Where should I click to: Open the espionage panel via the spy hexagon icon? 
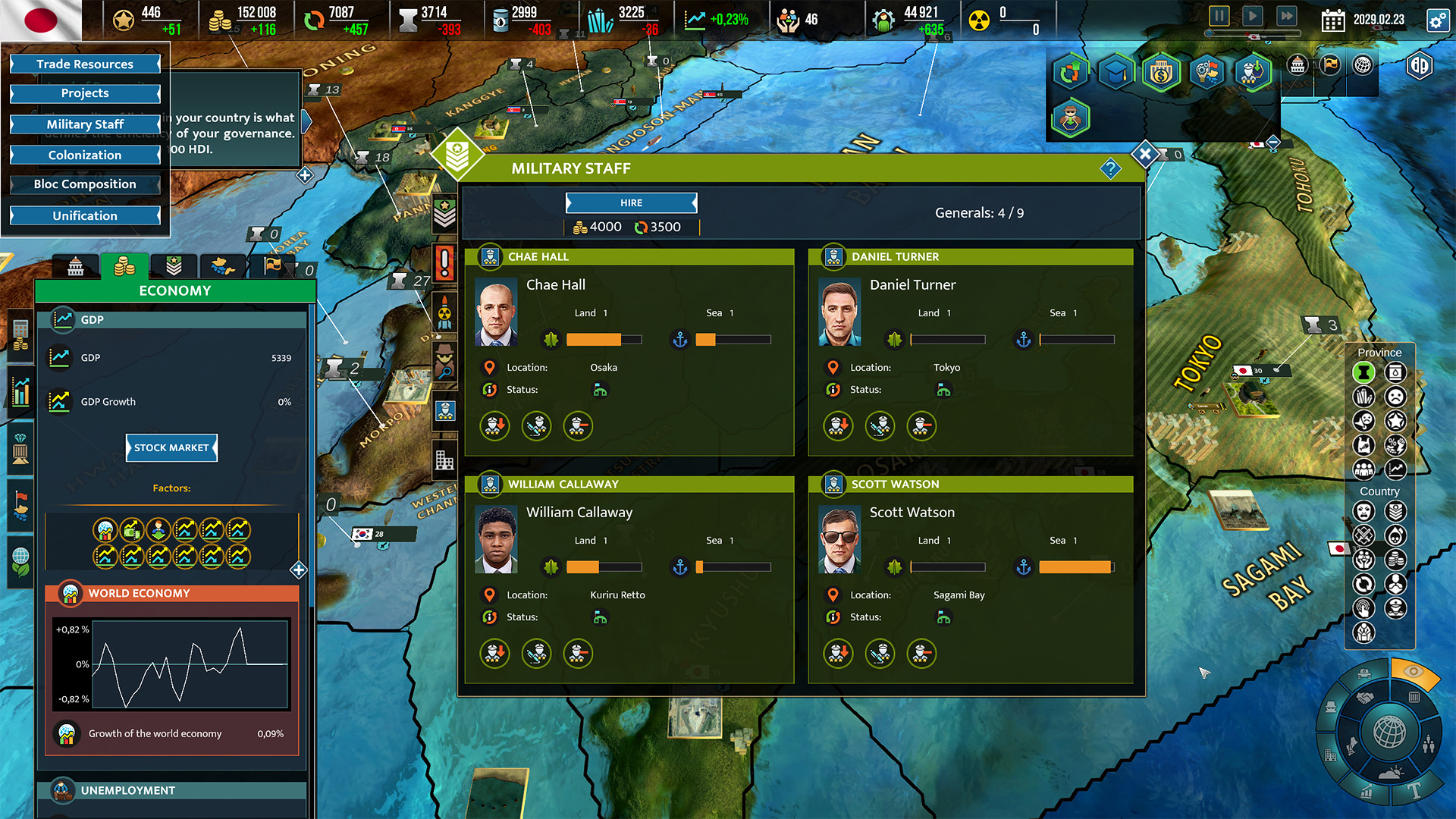coord(1072,118)
